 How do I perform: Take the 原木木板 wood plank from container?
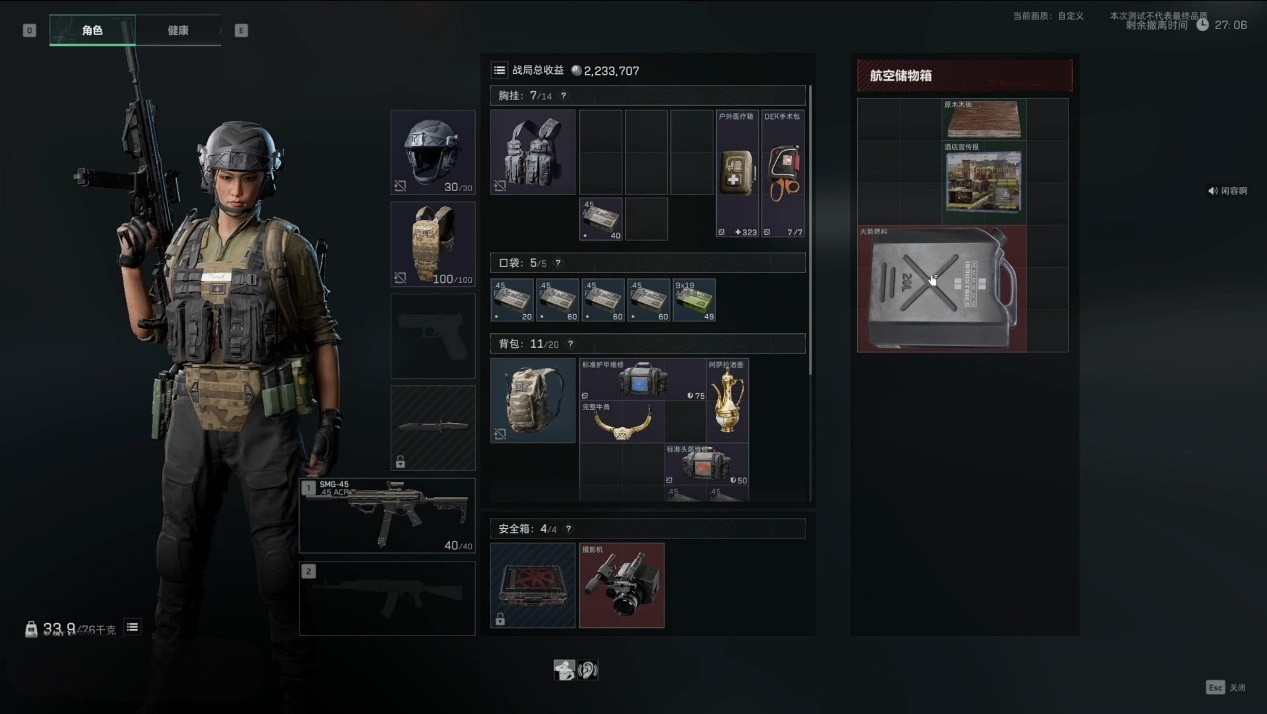pyautogui.click(x=984, y=119)
